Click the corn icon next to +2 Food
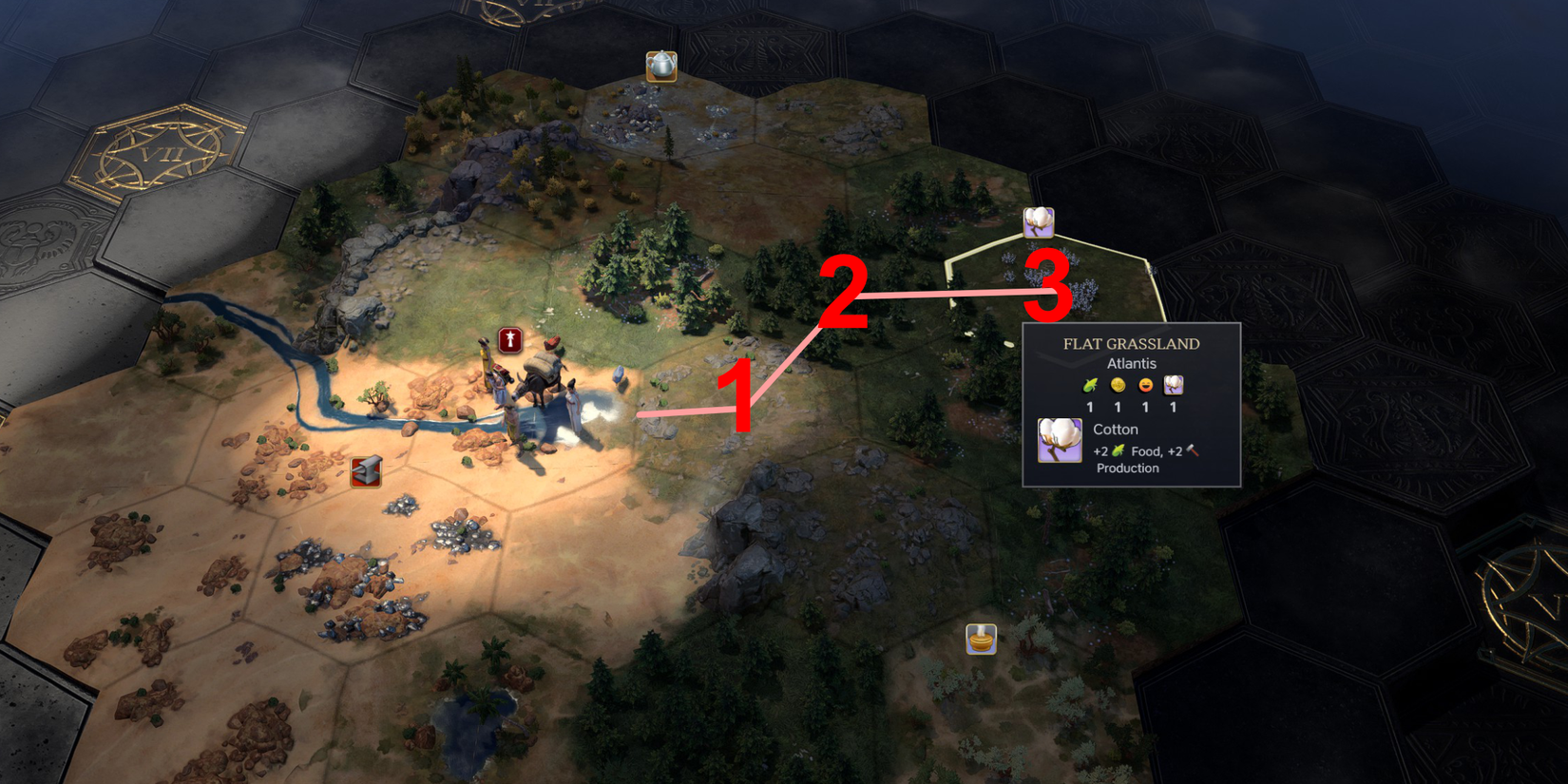 [1119, 450]
